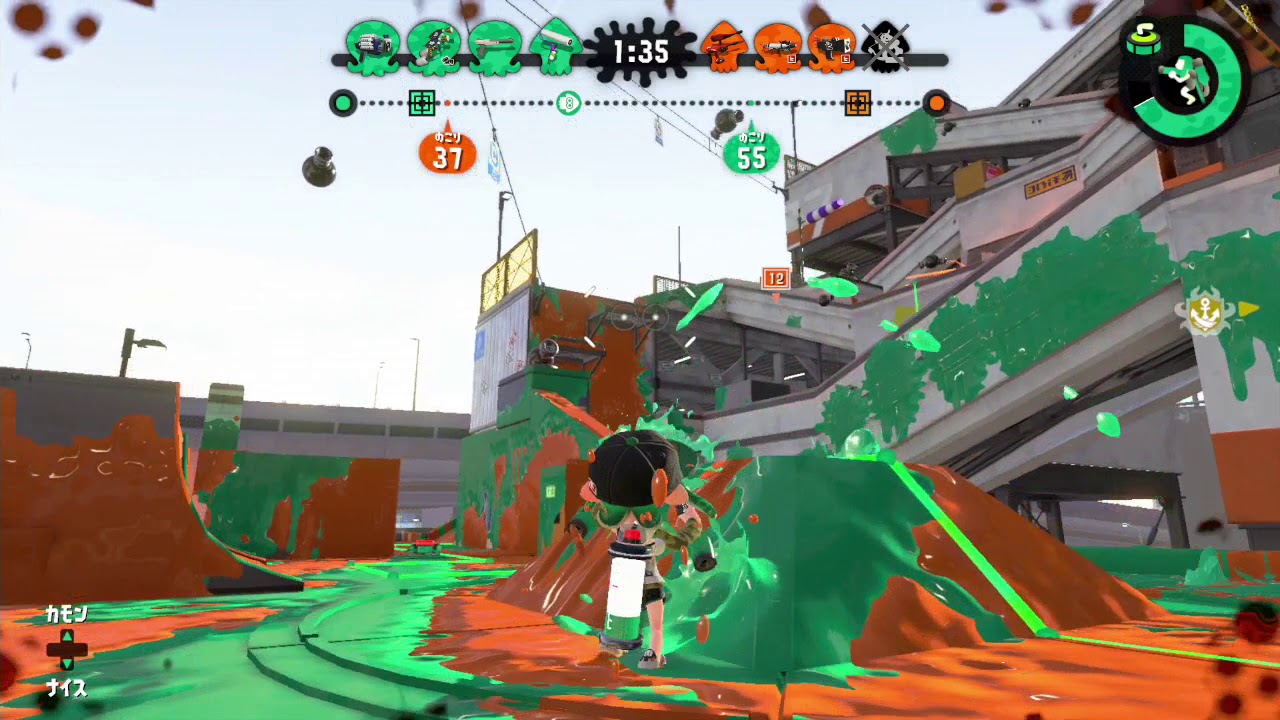
Task: Click the orange のこり 37 score counter
Action: point(446,153)
